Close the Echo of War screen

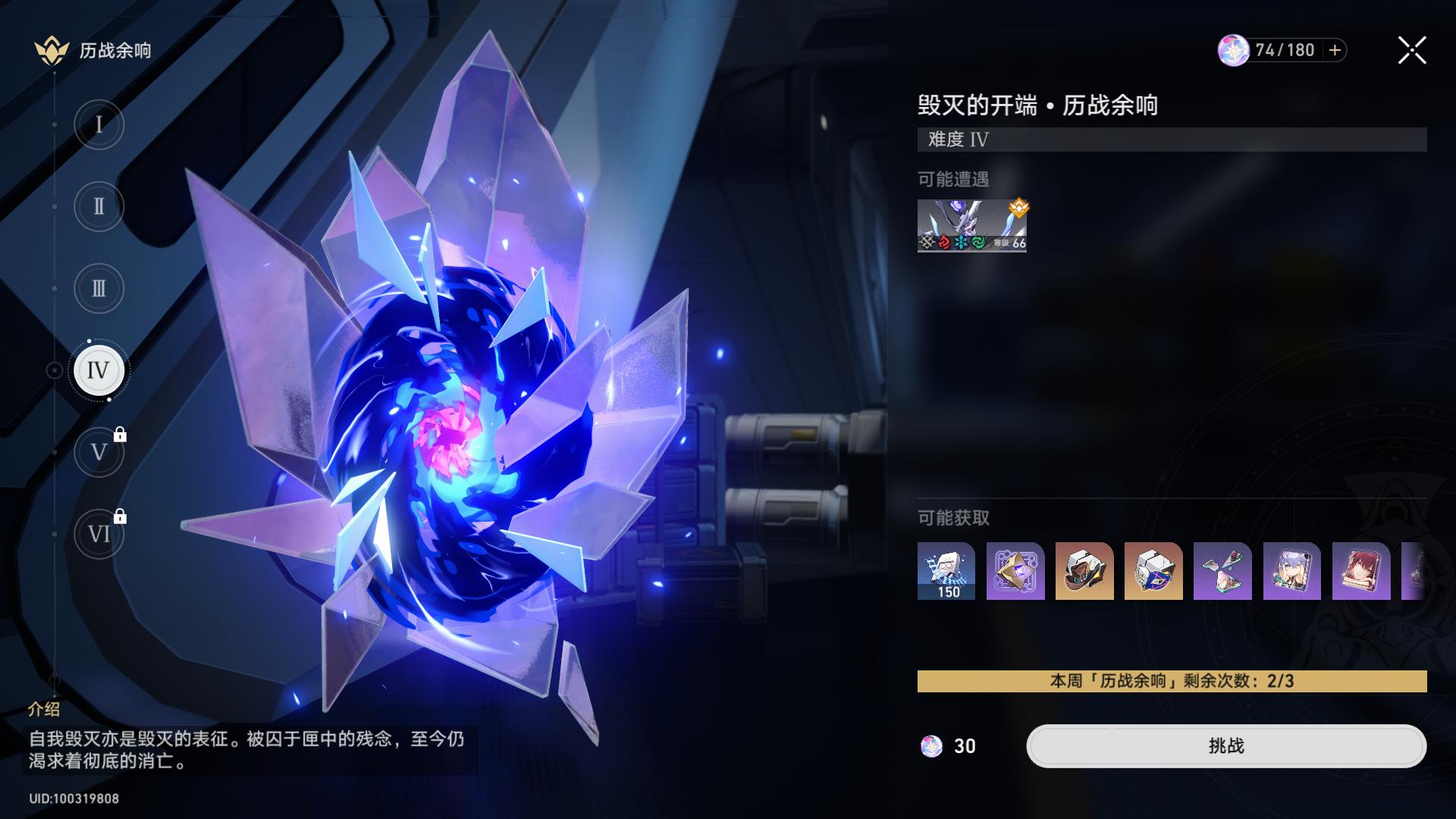coord(1411,51)
